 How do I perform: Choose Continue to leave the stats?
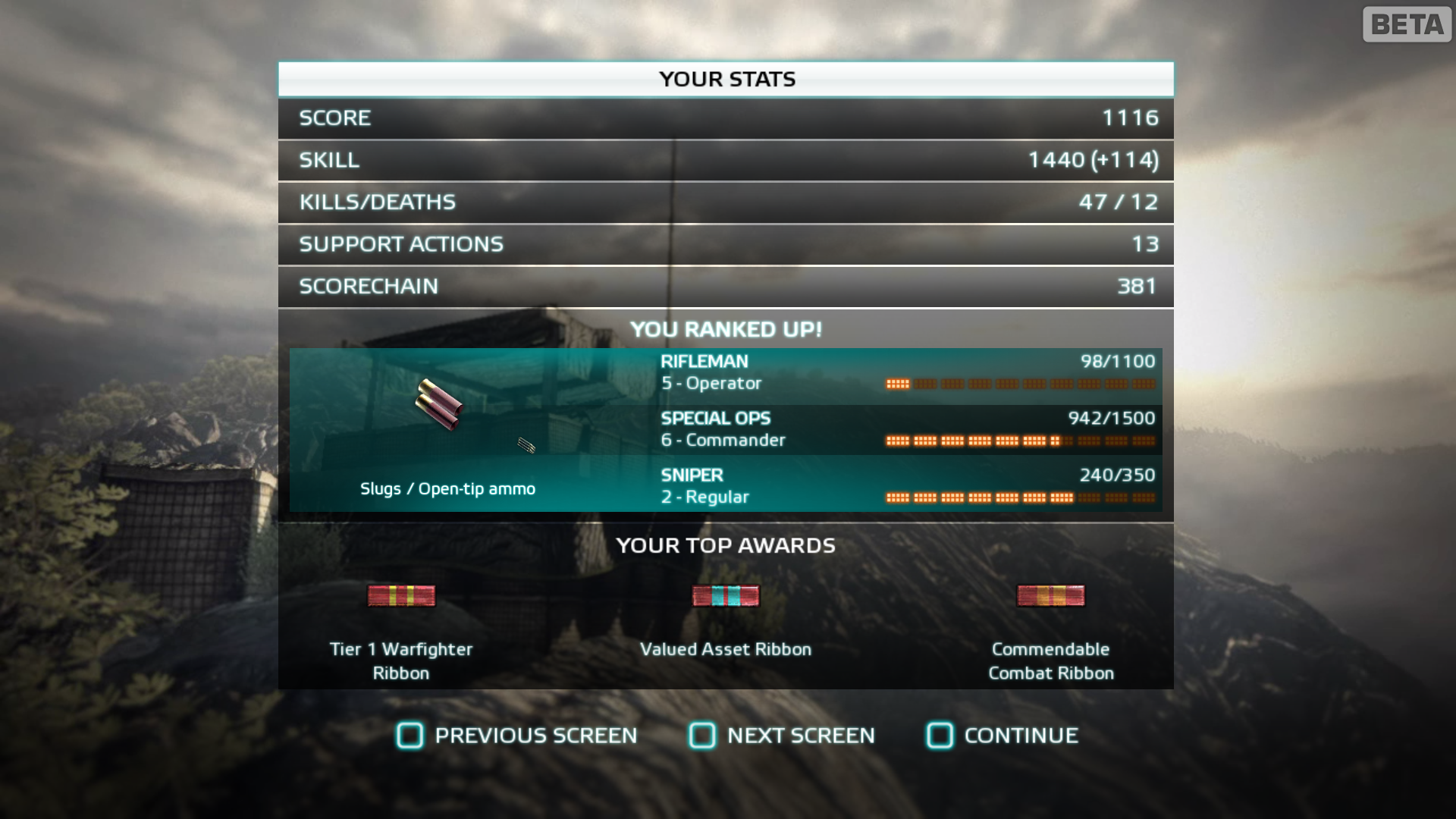[x=1003, y=735]
